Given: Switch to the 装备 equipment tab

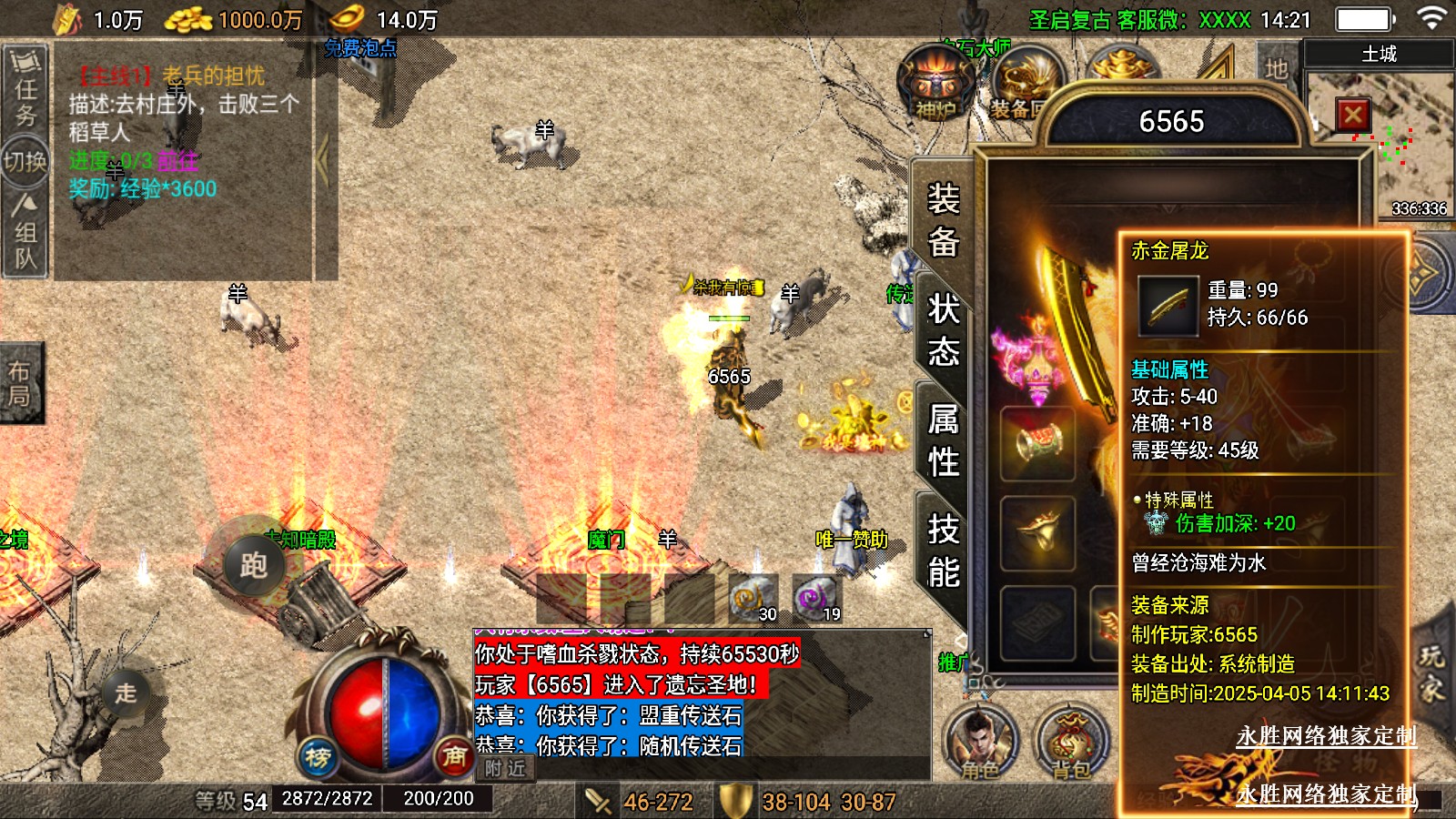Looking at the screenshot, I should pos(943,220).
